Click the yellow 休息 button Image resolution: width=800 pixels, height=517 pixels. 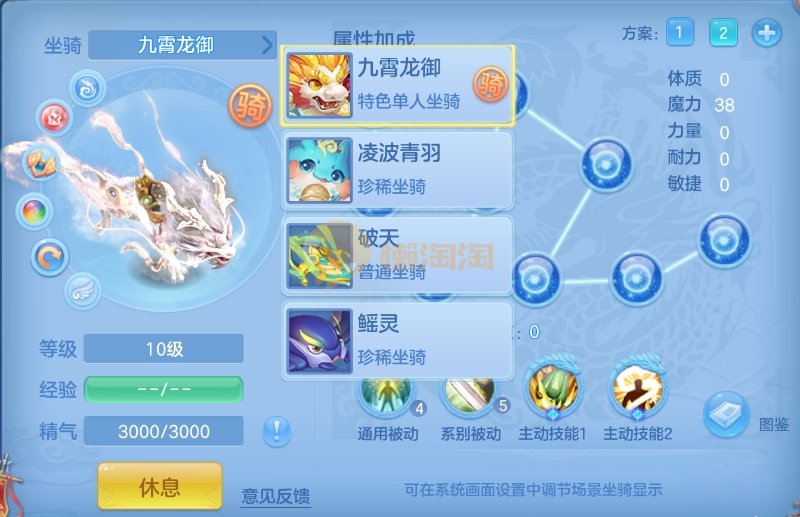point(159,487)
